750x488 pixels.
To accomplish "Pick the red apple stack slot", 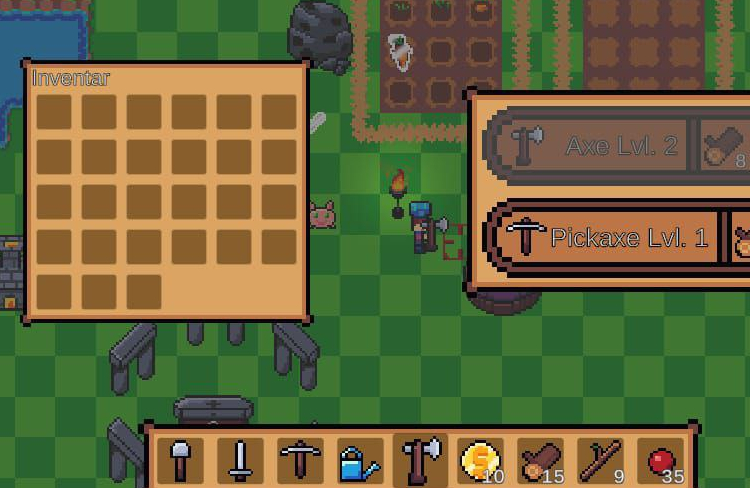I will [660, 461].
